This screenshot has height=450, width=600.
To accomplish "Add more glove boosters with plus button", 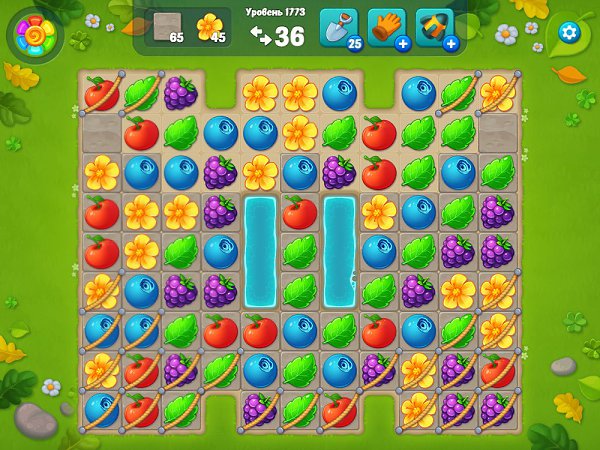I will pyautogui.click(x=402, y=44).
